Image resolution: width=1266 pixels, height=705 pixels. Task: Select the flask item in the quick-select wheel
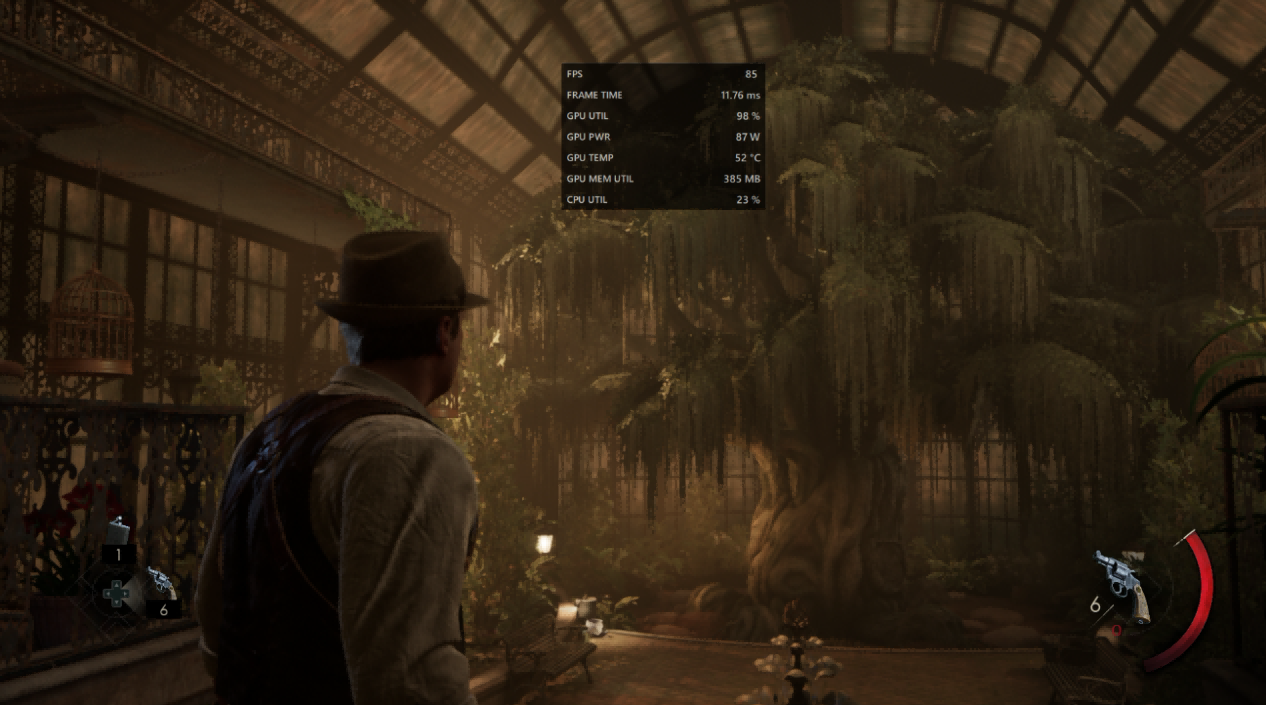click(119, 530)
